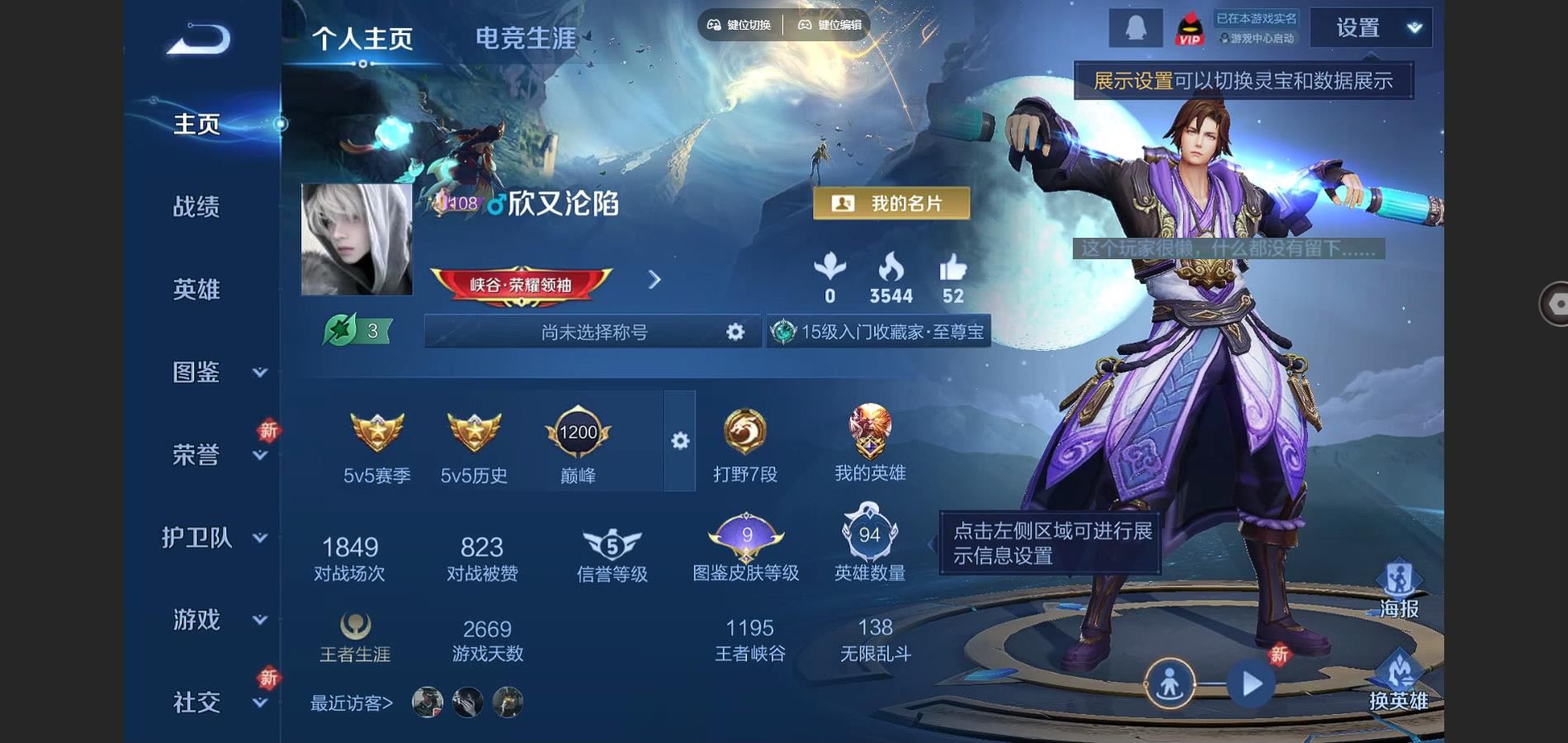Choose a title in 尚未选择称号 bar

[593, 332]
